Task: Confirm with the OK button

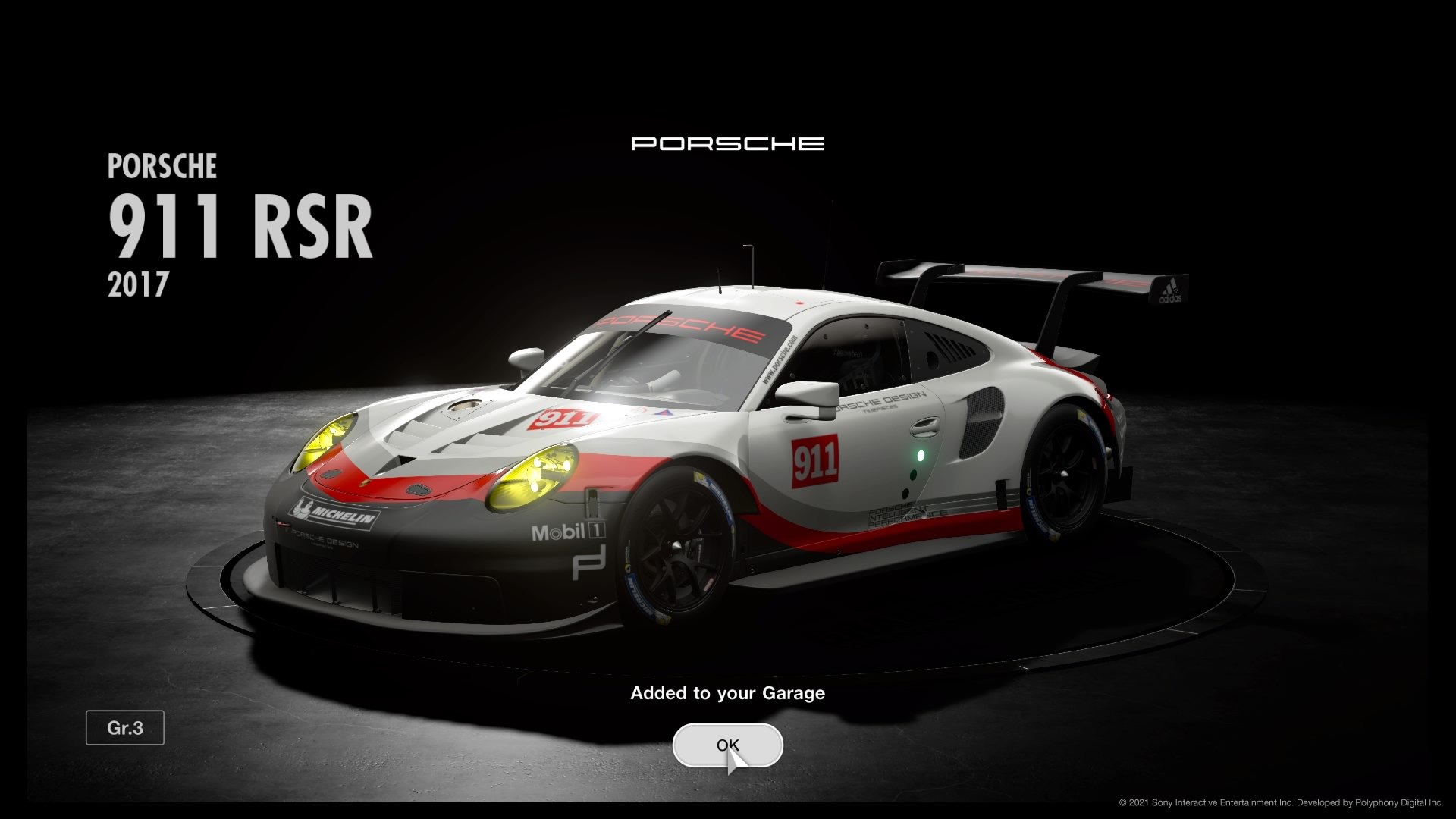Action: [x=726, y=745]
